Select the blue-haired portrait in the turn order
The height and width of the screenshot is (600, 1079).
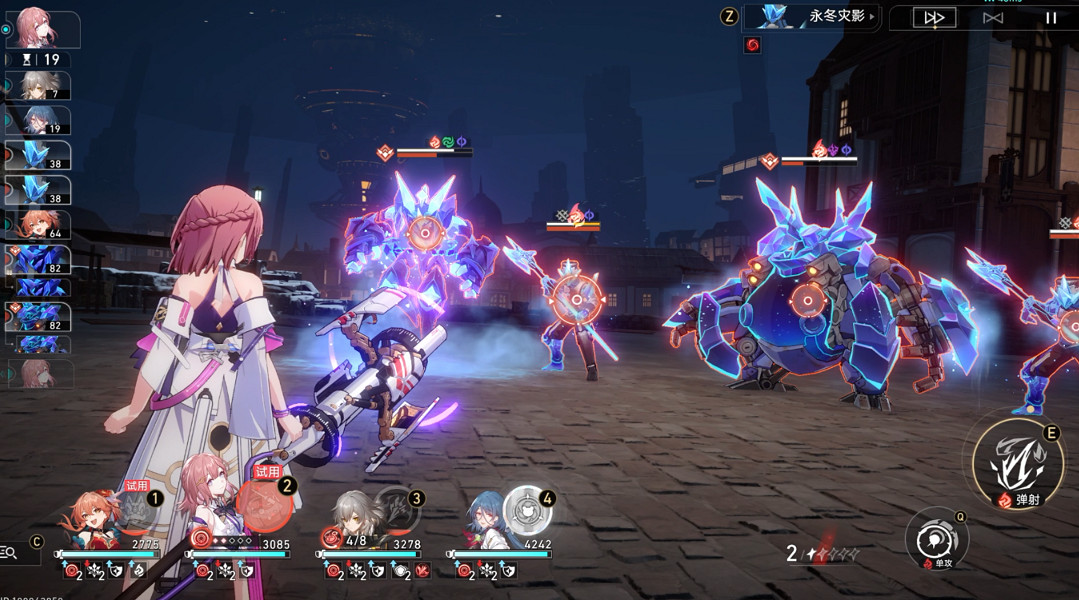[40, 120]
